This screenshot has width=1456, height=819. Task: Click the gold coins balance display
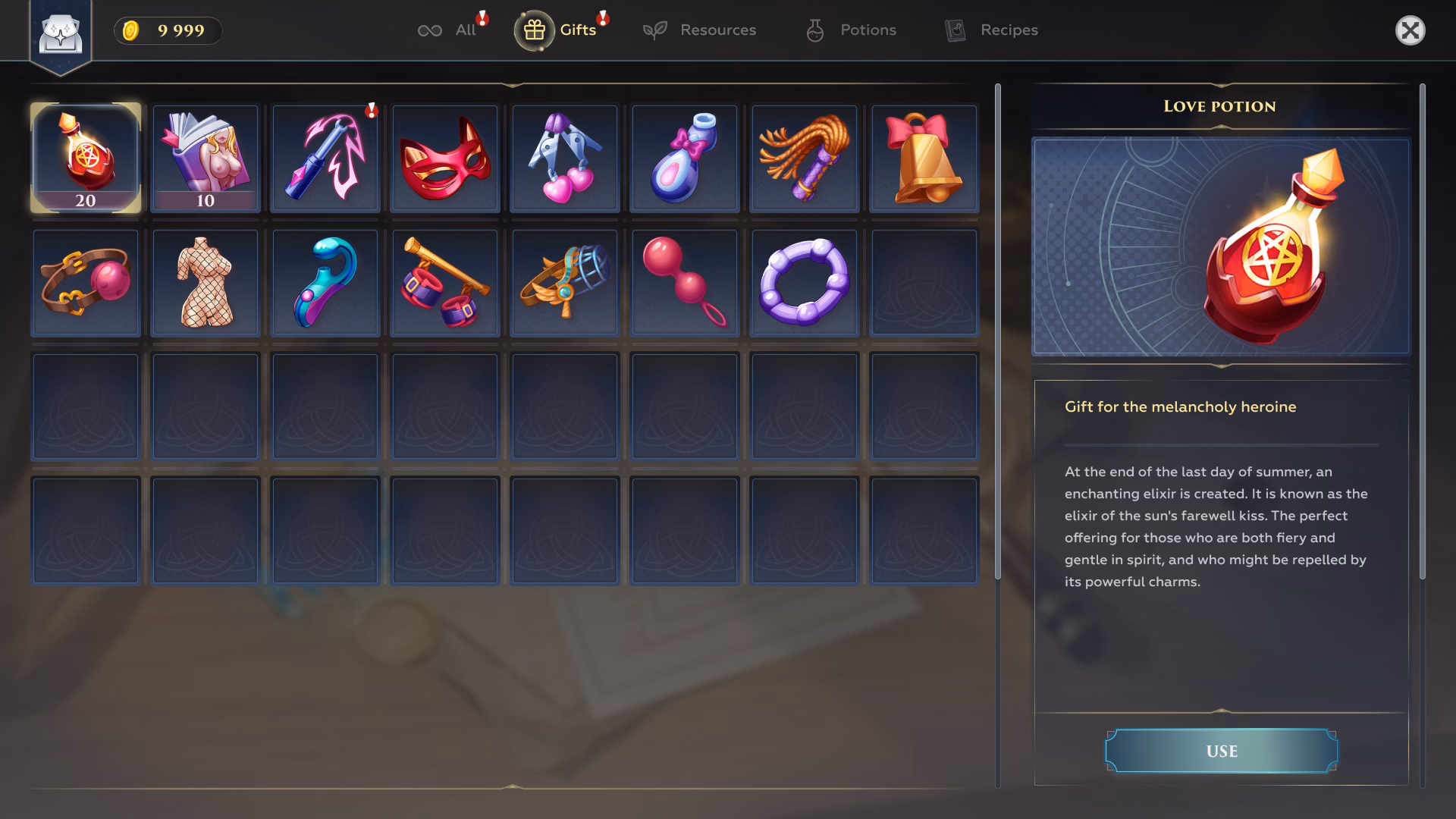click(166, 30)
